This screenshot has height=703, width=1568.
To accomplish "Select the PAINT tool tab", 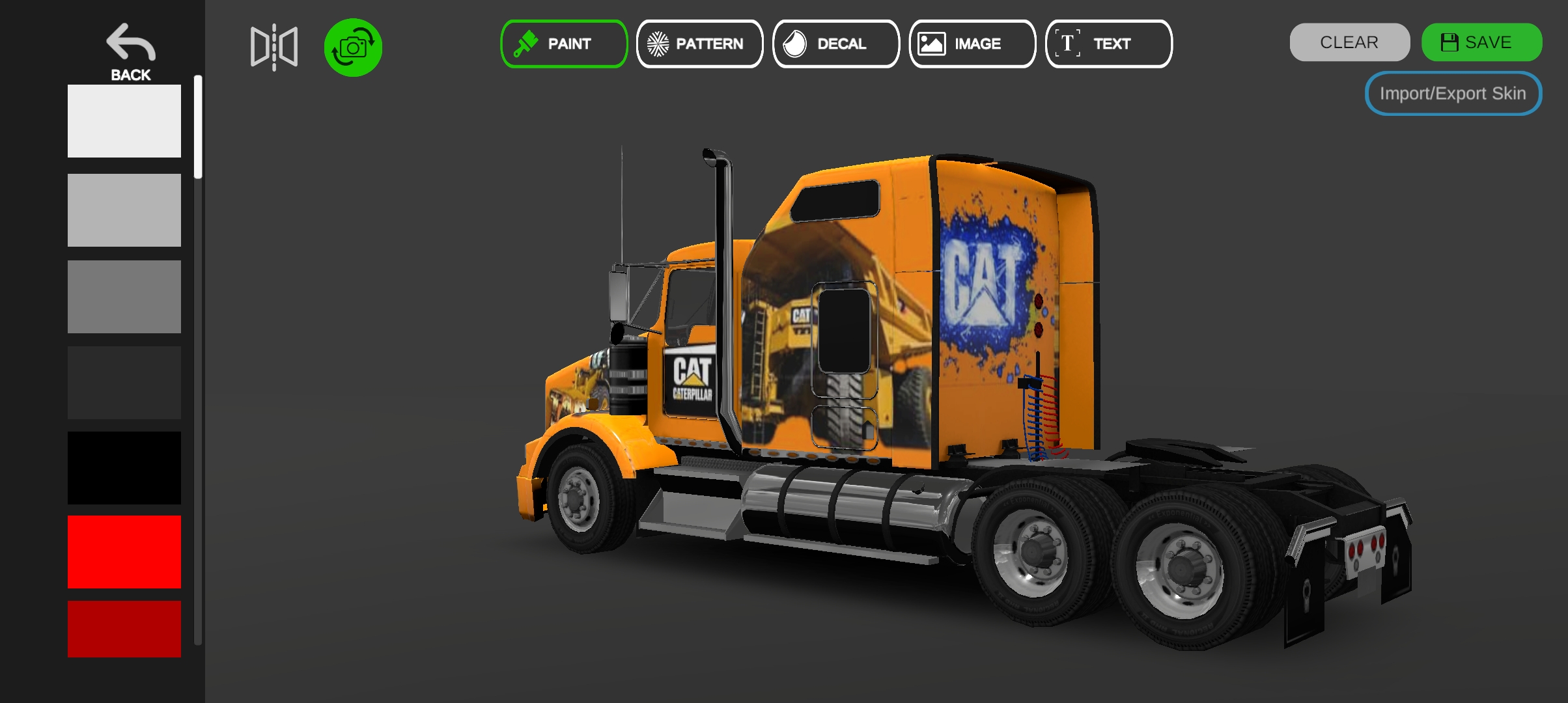I will pyautogui.click(x=564, y=44).
